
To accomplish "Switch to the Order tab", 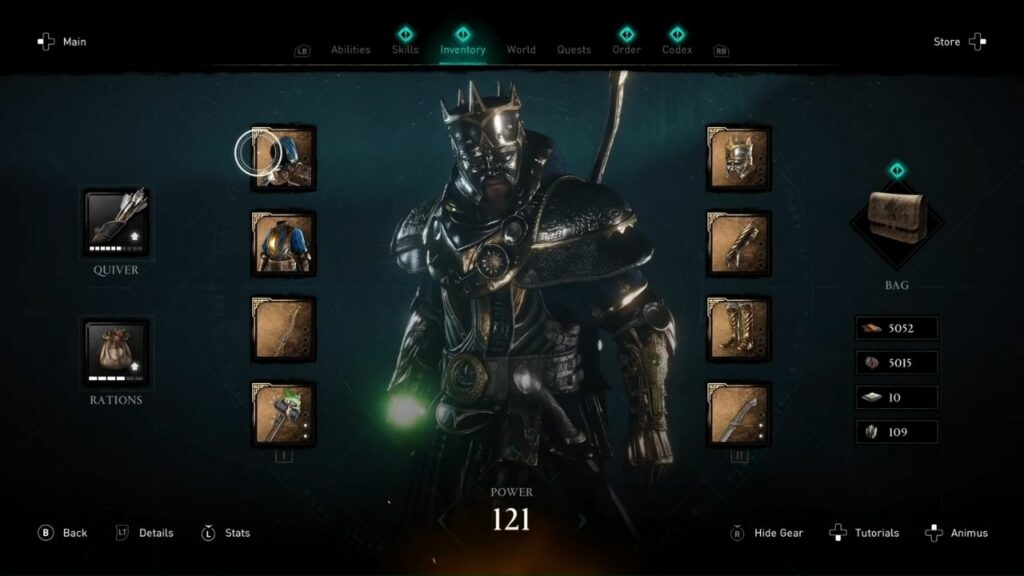I will [x=627, y=50].
